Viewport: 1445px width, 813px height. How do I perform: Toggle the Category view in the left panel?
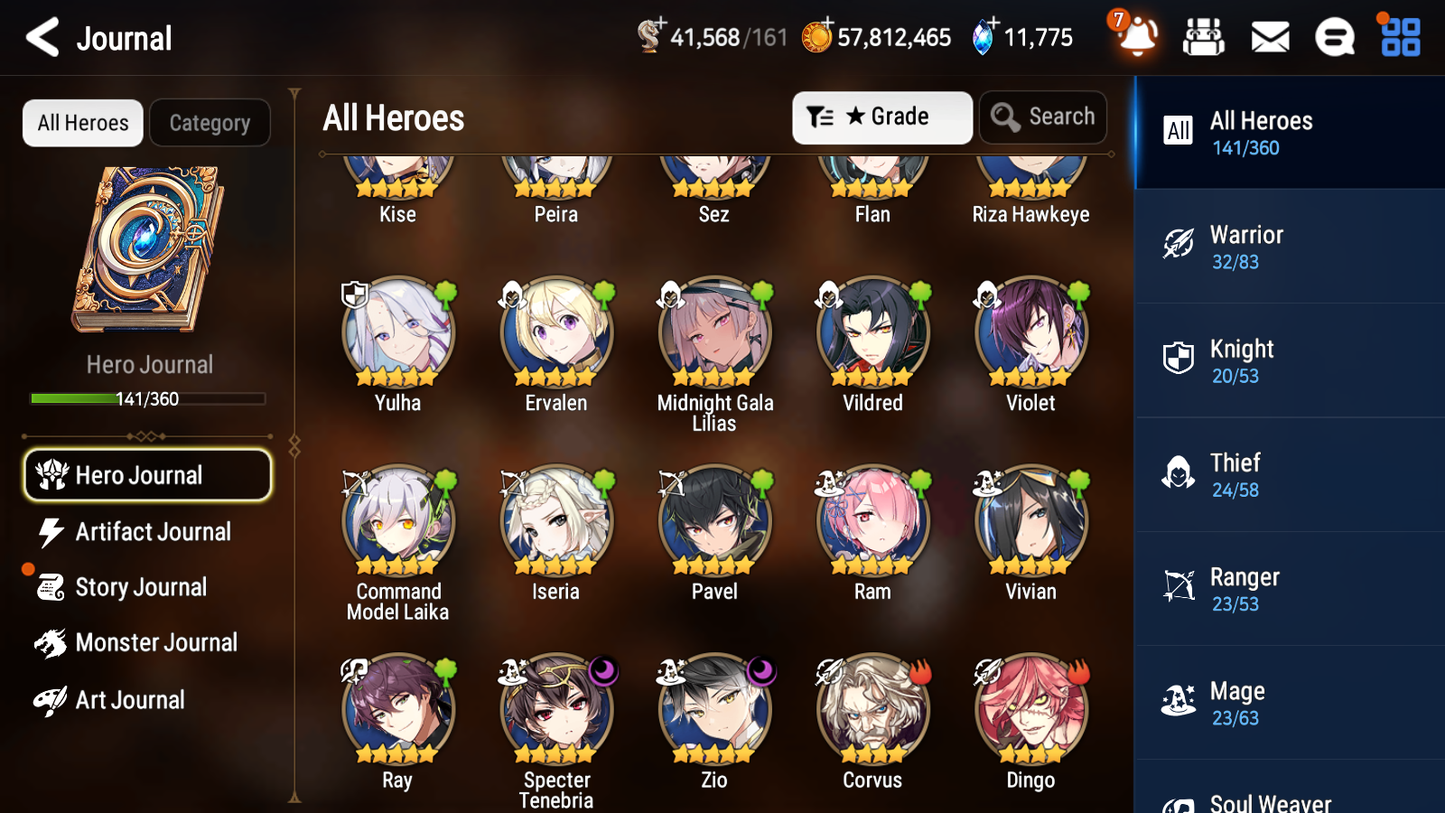(x=210, y=122)
